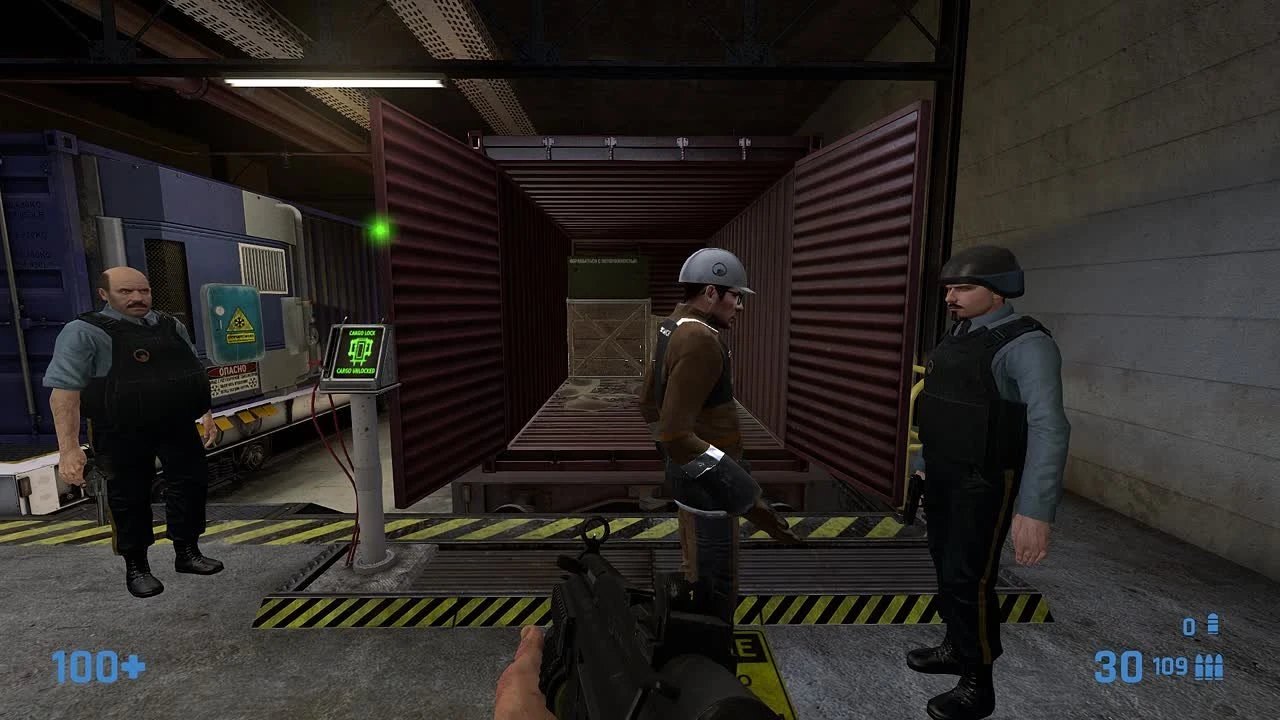Click the three-magazine ammo reserve icon

1209,666
